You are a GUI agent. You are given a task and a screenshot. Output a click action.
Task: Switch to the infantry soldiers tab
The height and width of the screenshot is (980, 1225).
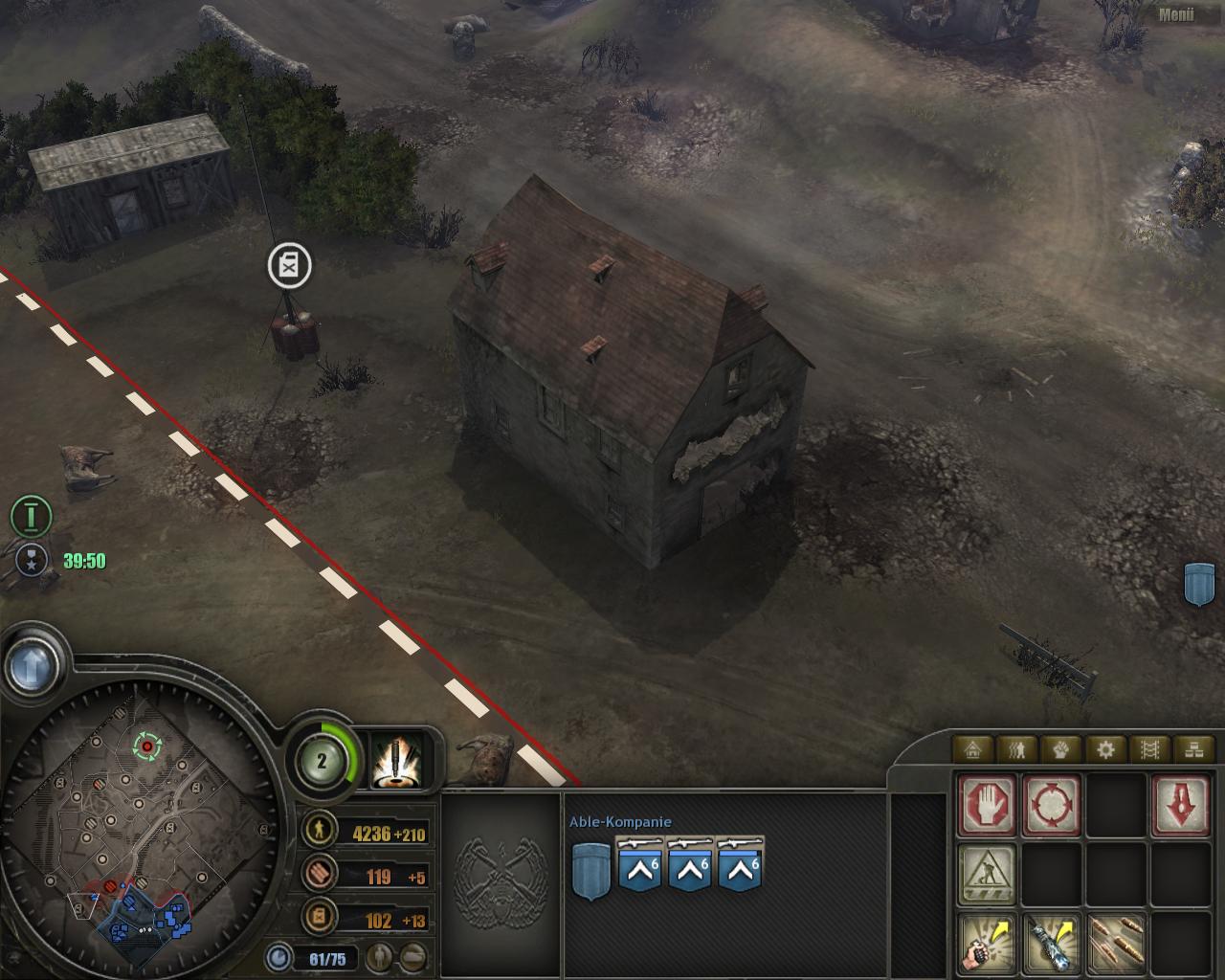1017,748
